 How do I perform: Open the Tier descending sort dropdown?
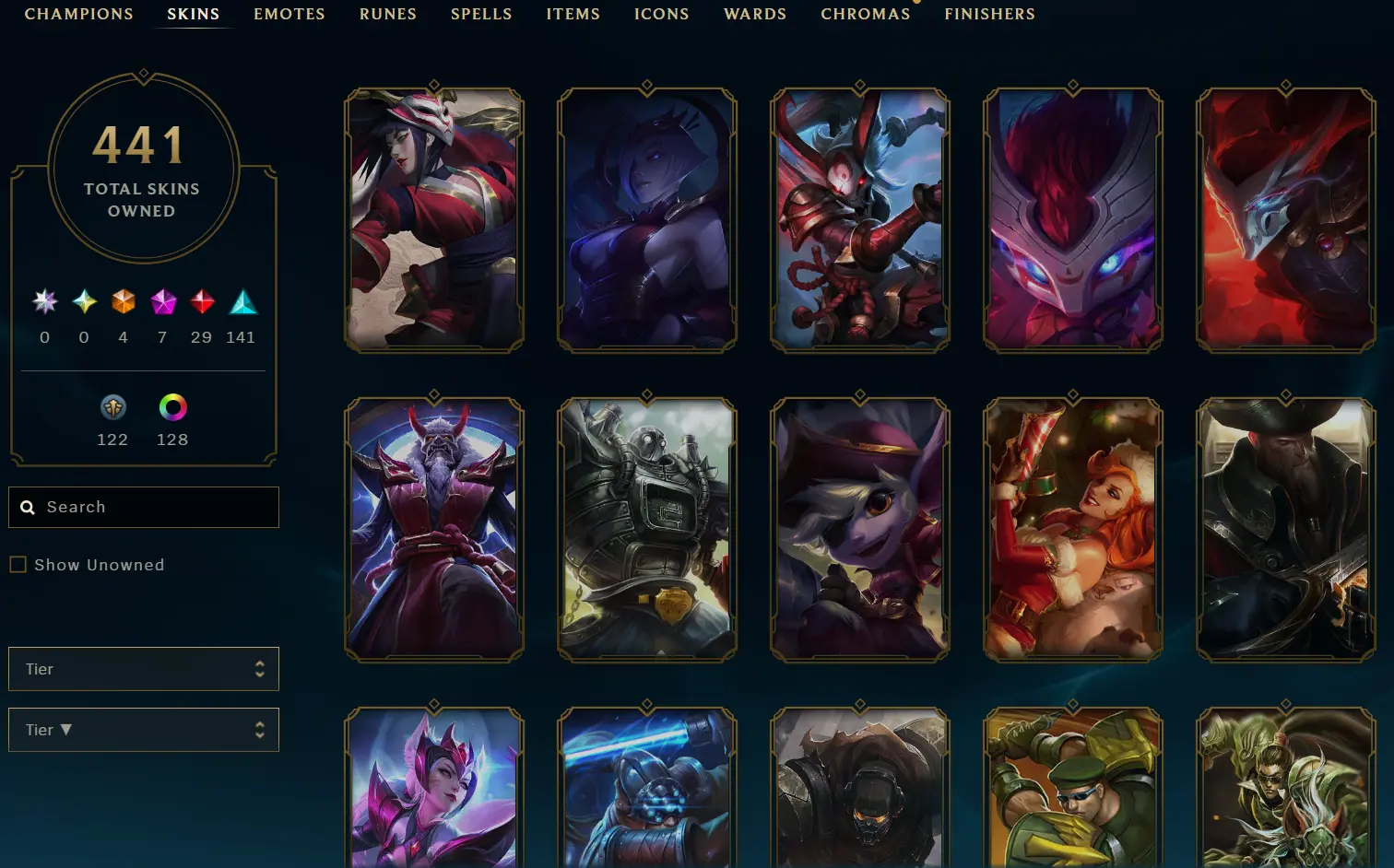click(x=143, y=729)
